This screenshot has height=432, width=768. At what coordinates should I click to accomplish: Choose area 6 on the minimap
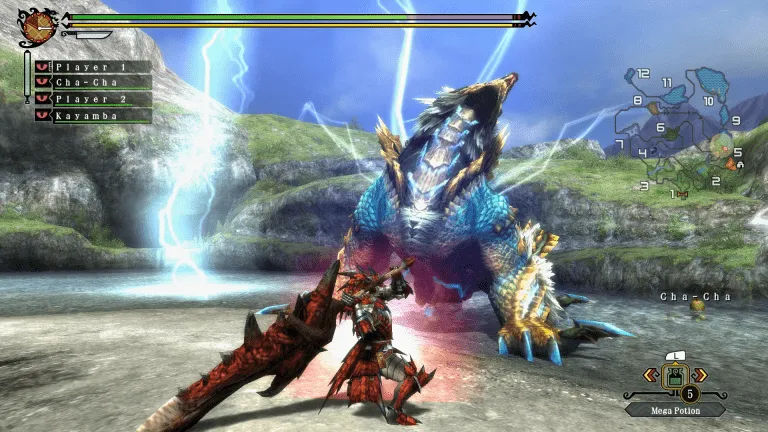[661, 128]
